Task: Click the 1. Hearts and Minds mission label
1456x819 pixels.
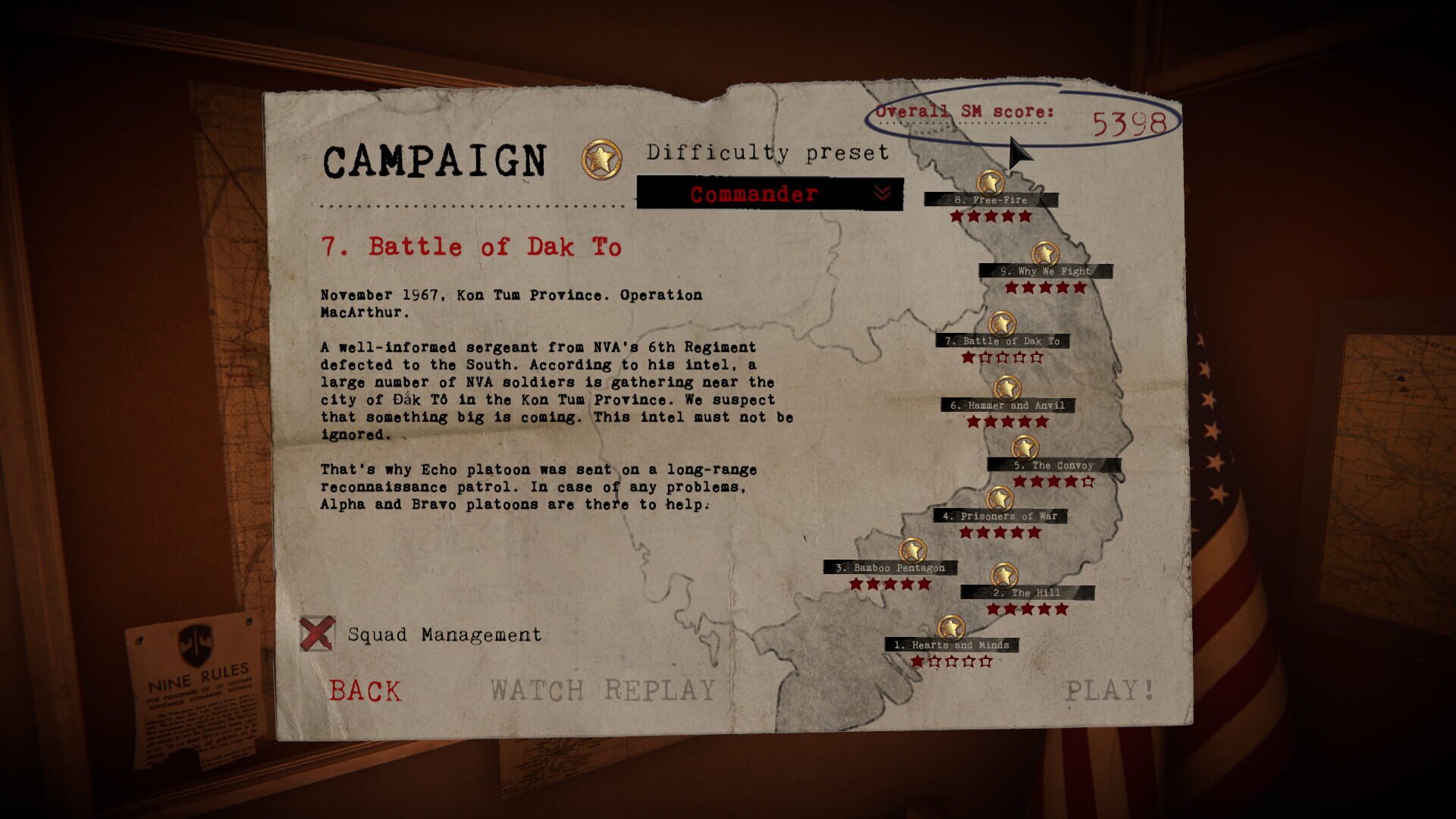Action: [x=951, y=645]
